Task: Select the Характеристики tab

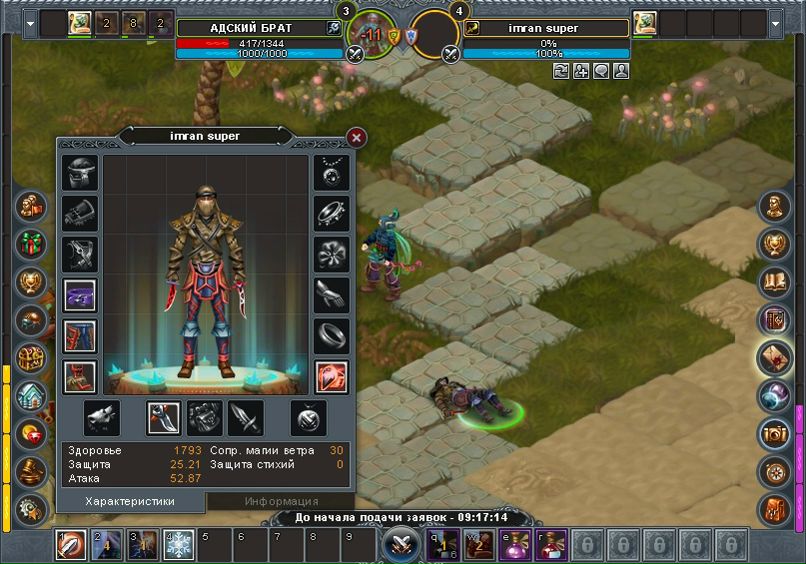Action: (x=130, y=501)
